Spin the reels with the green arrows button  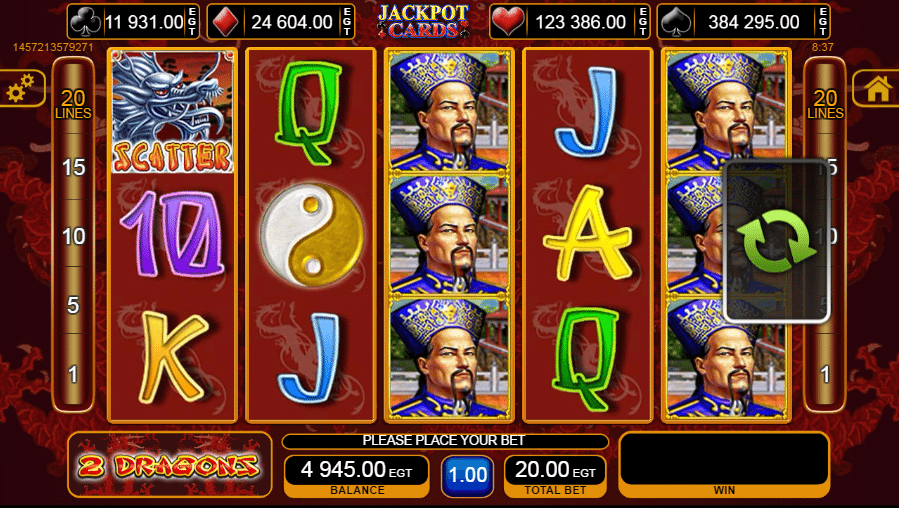coord(777,242)
